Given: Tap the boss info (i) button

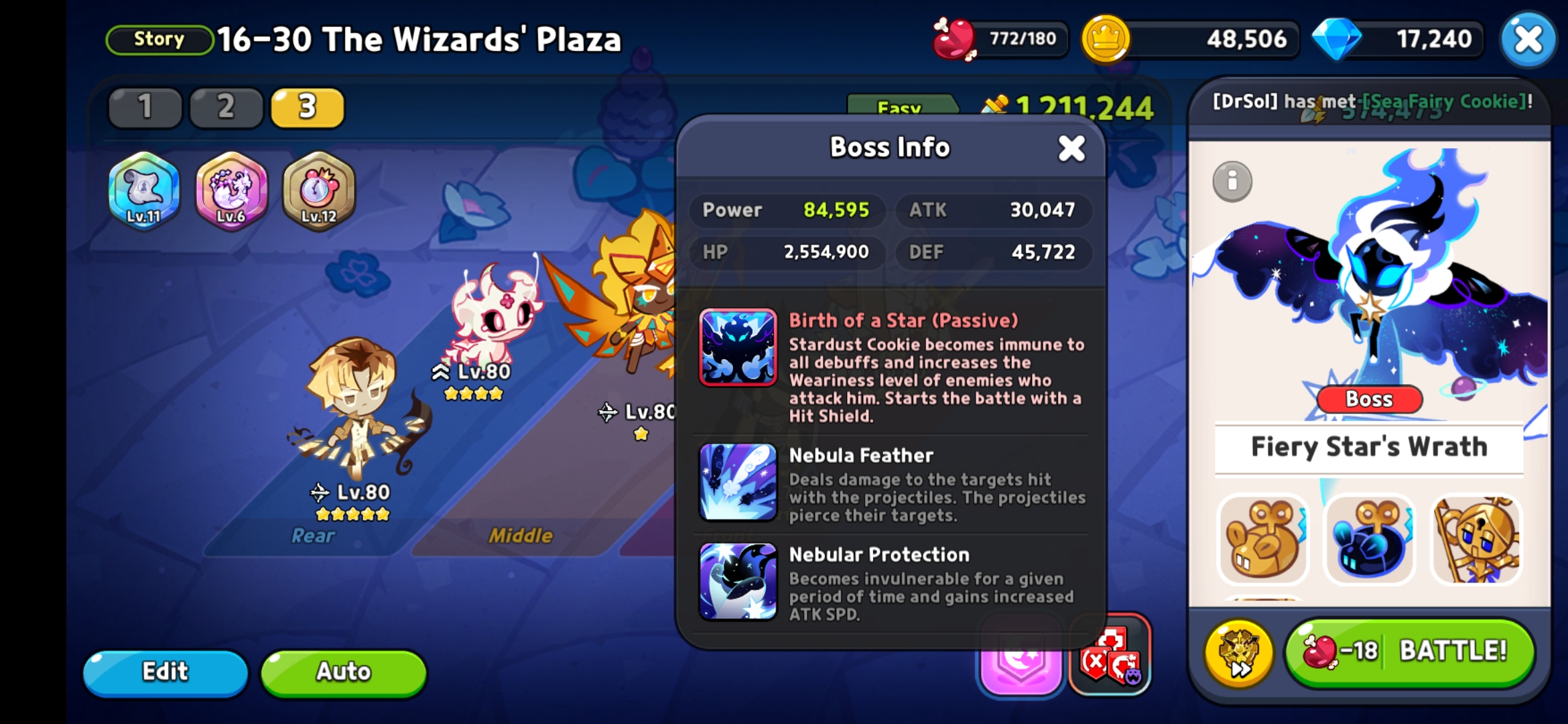Looking at the screenshot, I should pyautogui.click(x=1234, y=181).
